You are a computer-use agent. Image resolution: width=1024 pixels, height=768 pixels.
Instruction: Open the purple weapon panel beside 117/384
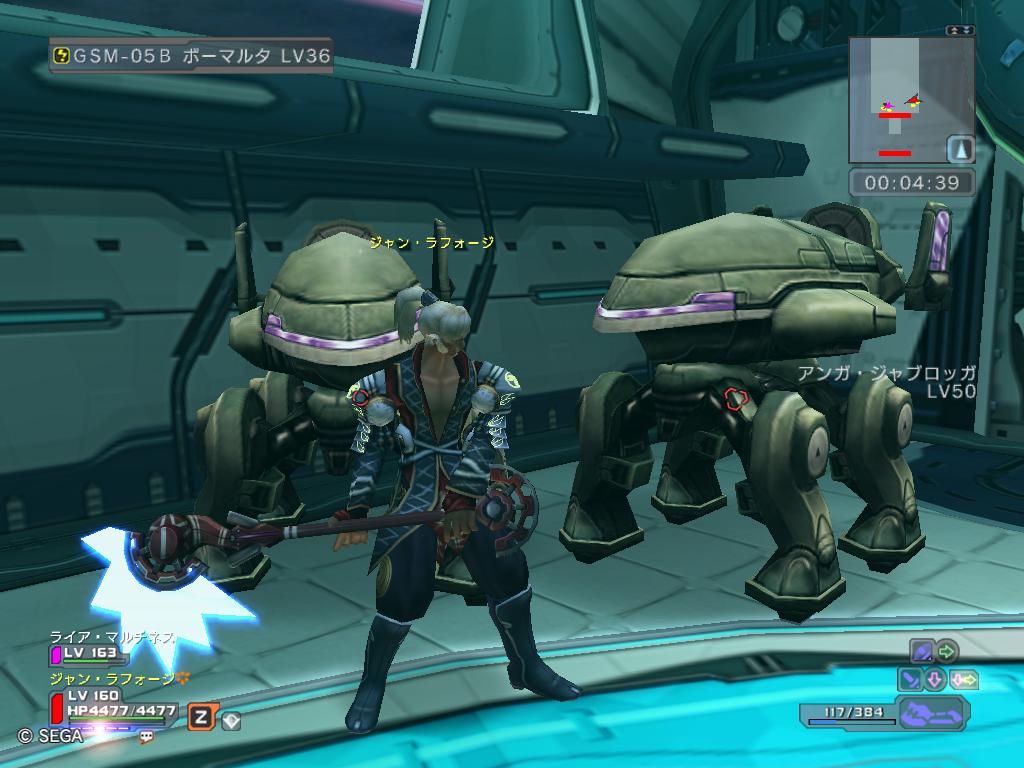coord(933,714)
